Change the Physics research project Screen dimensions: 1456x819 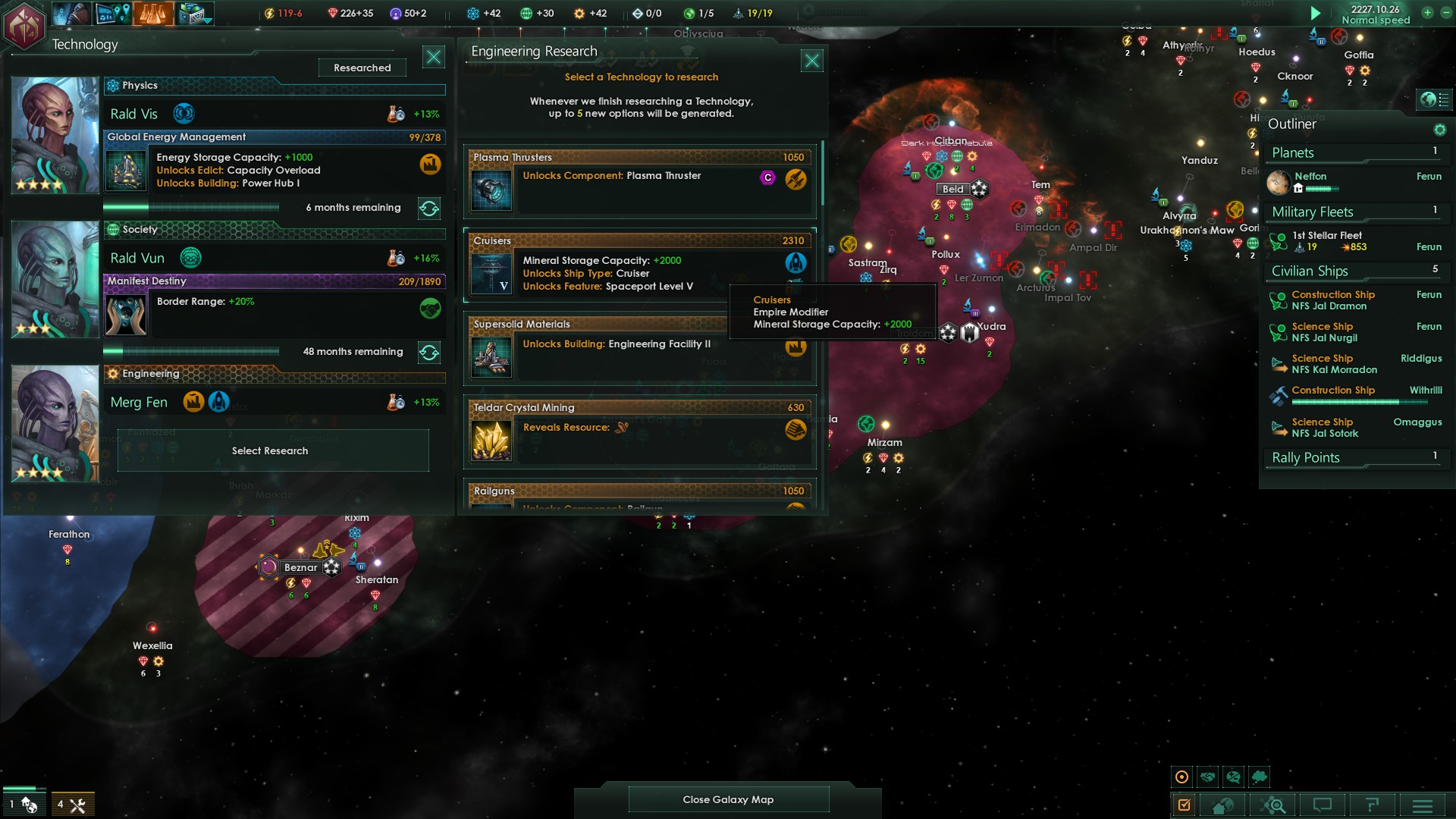[429, 209]
